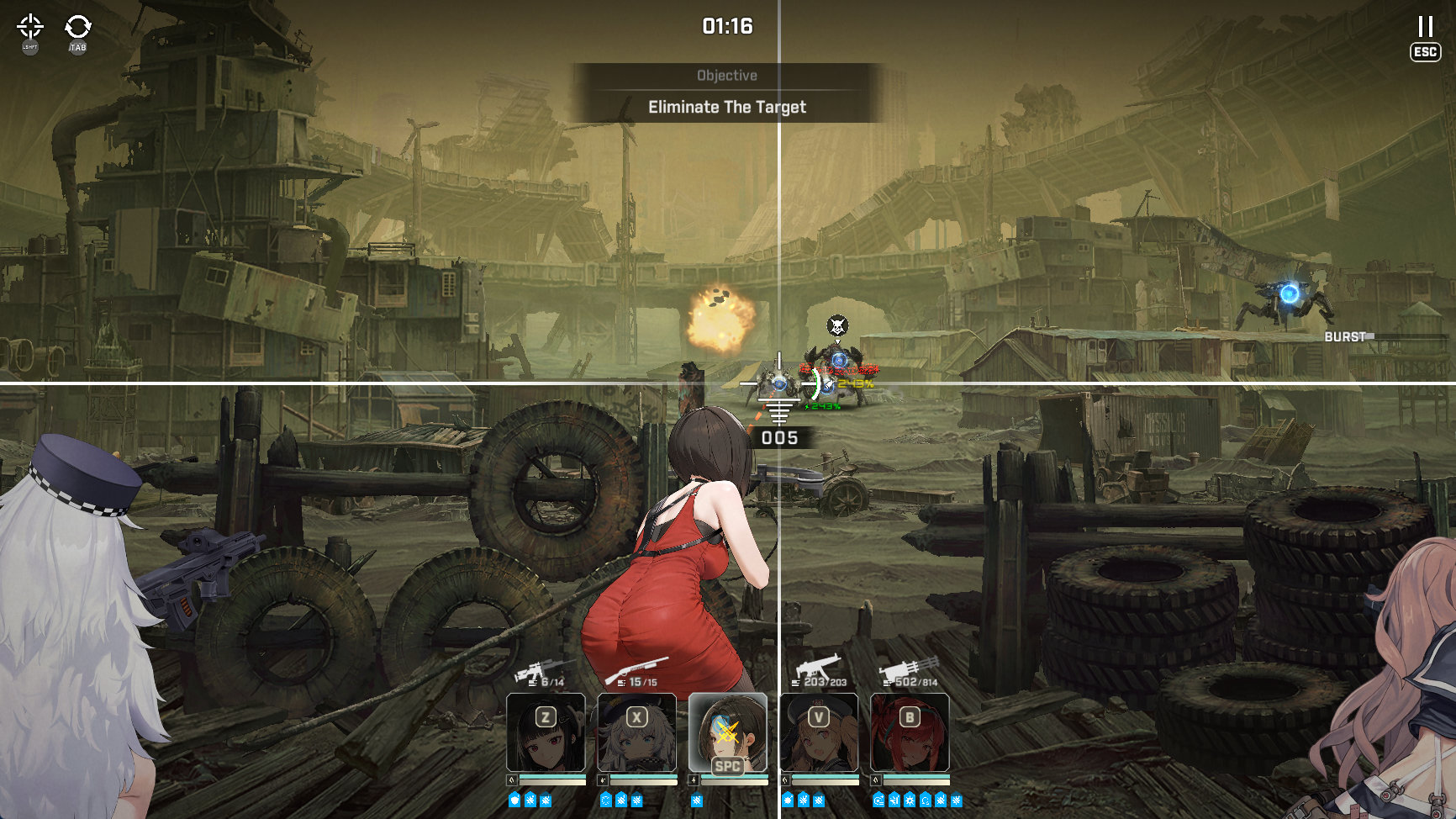1456x819 pixels.
Task: Pause the battle with the pause button
Action: [x=1425, y=27]
